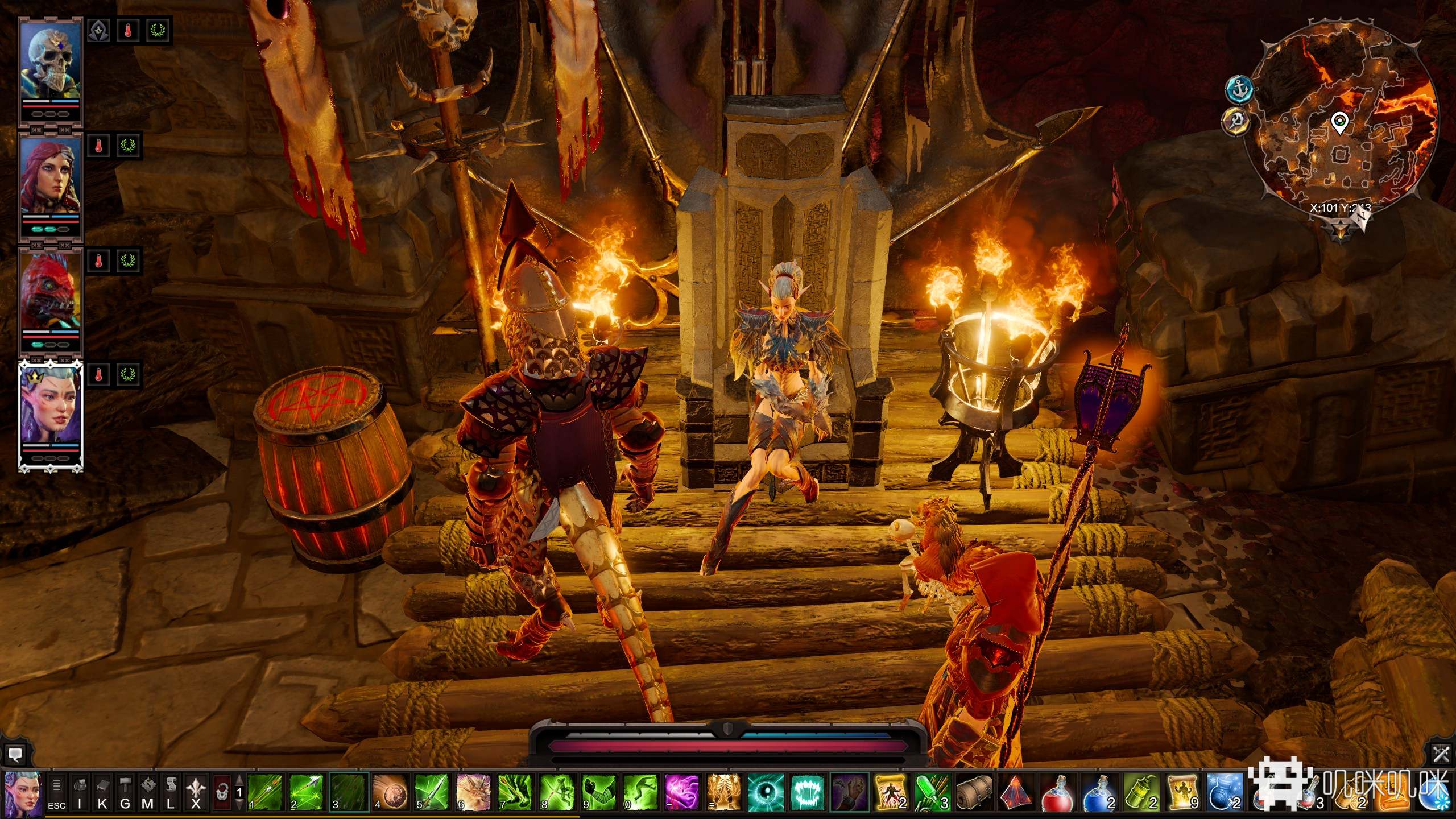The image size is (1456, 819).
Task: Open the skills book icon
Action: (x=102, y=792)
